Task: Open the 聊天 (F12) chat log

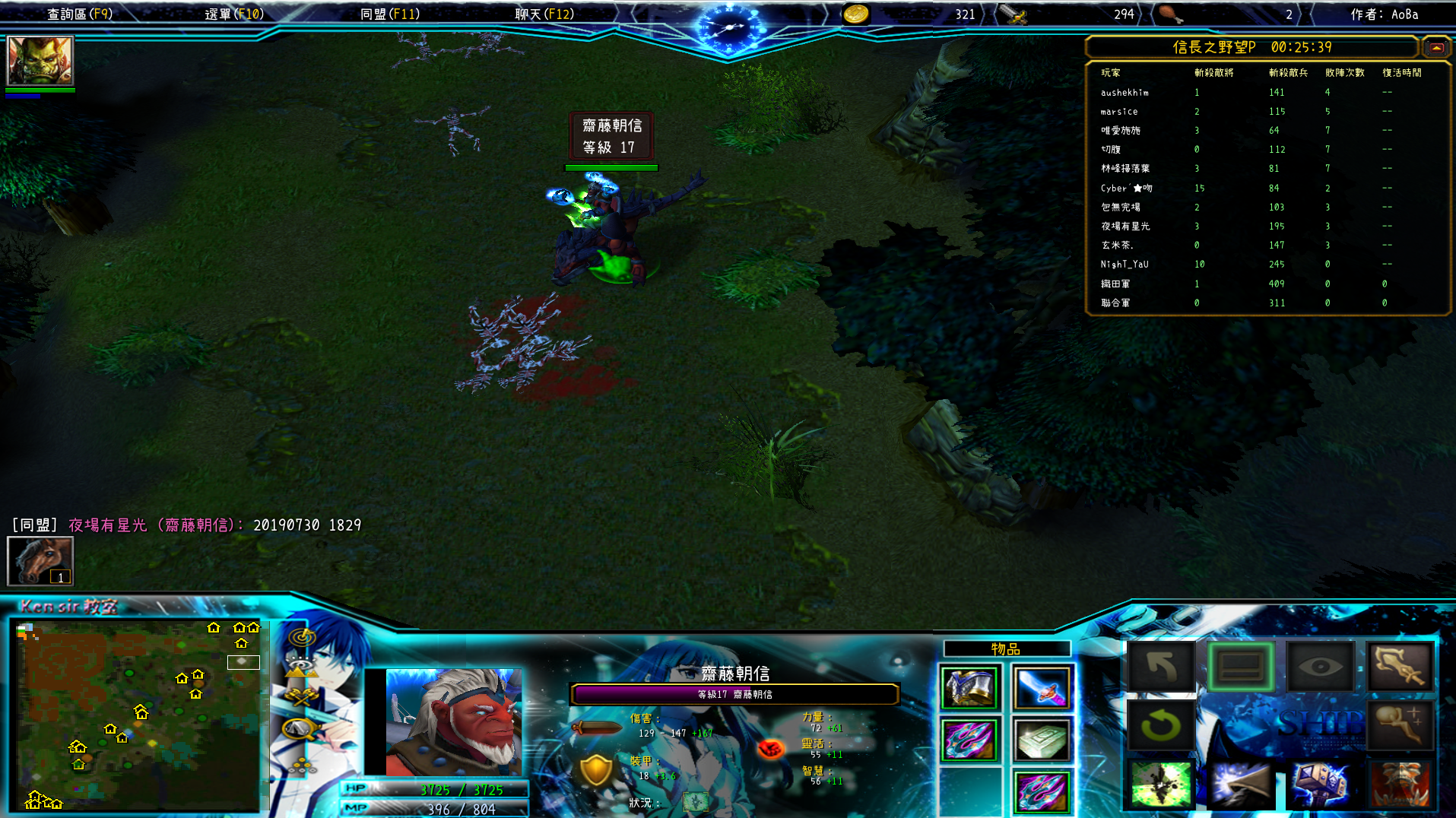Action: tap(544, 14)
